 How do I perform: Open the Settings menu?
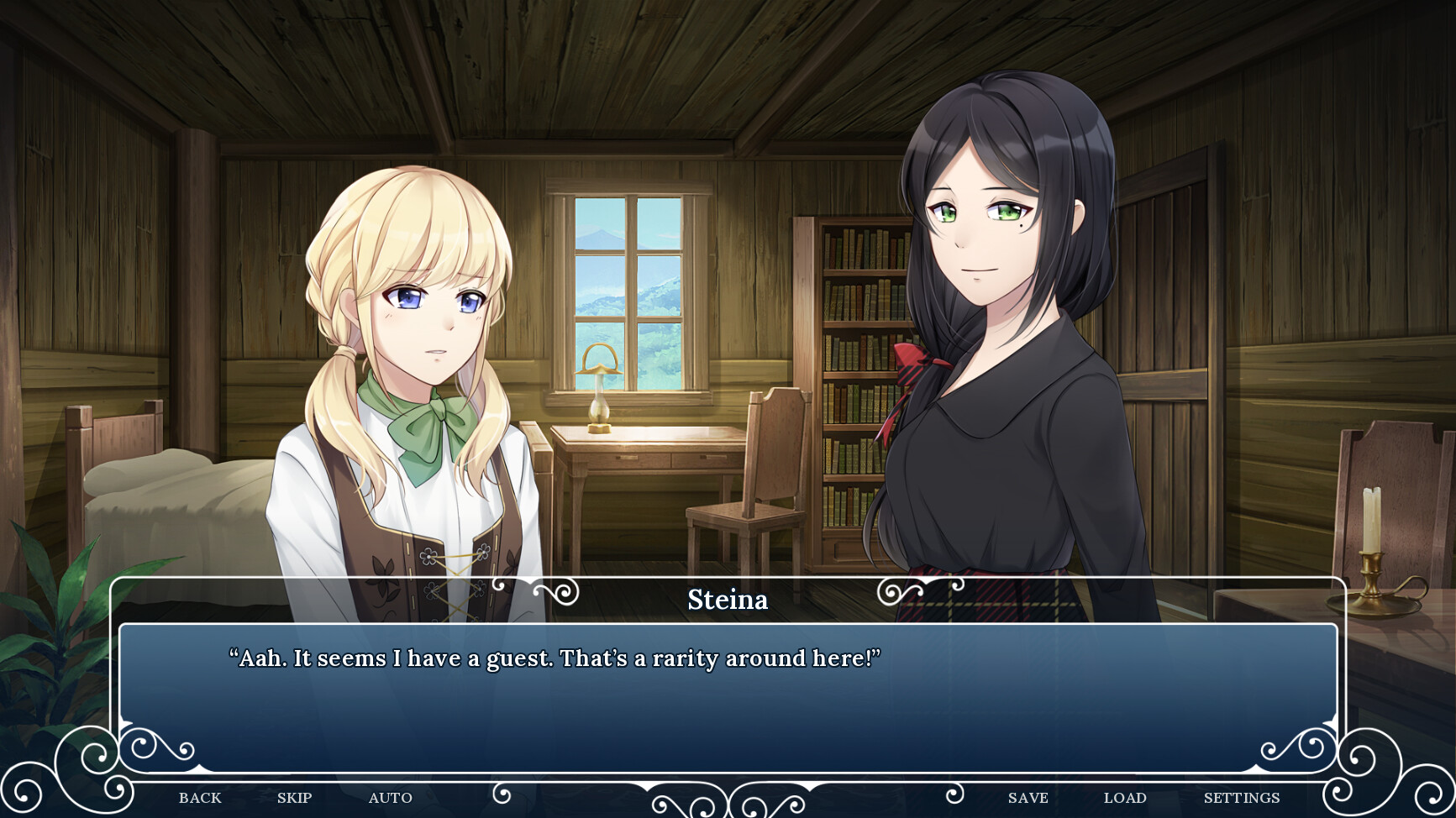tap(1241, 798)
